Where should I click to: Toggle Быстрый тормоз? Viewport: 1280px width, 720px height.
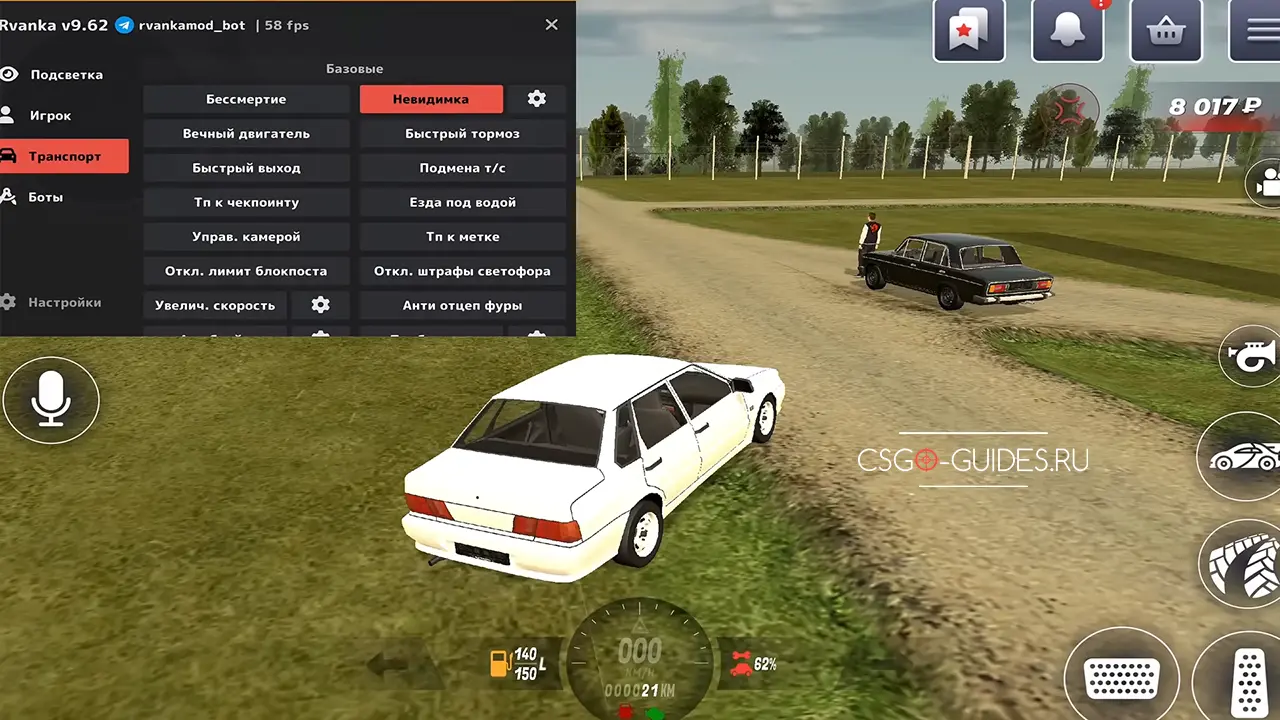coord(462,134)
